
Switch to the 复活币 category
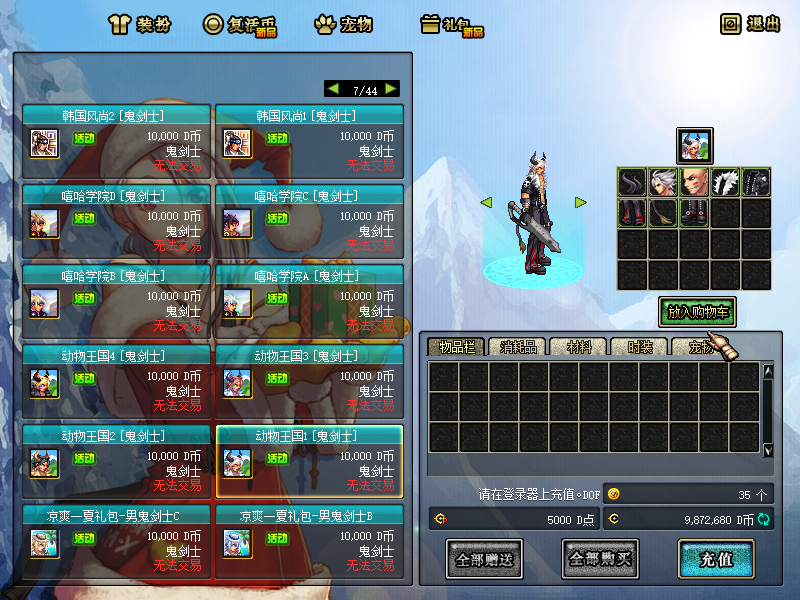(x=240, y=24)
